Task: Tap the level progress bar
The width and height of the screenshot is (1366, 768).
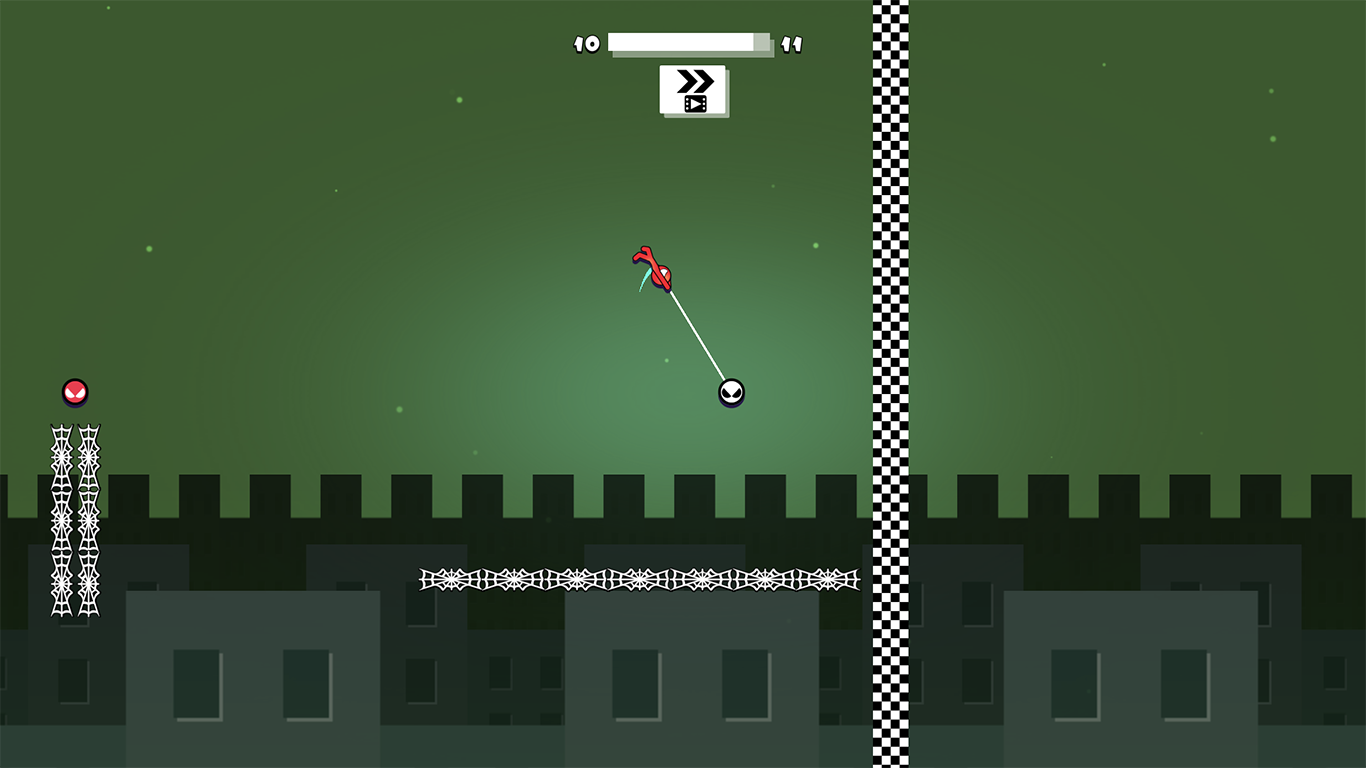Action: [688, 43]
